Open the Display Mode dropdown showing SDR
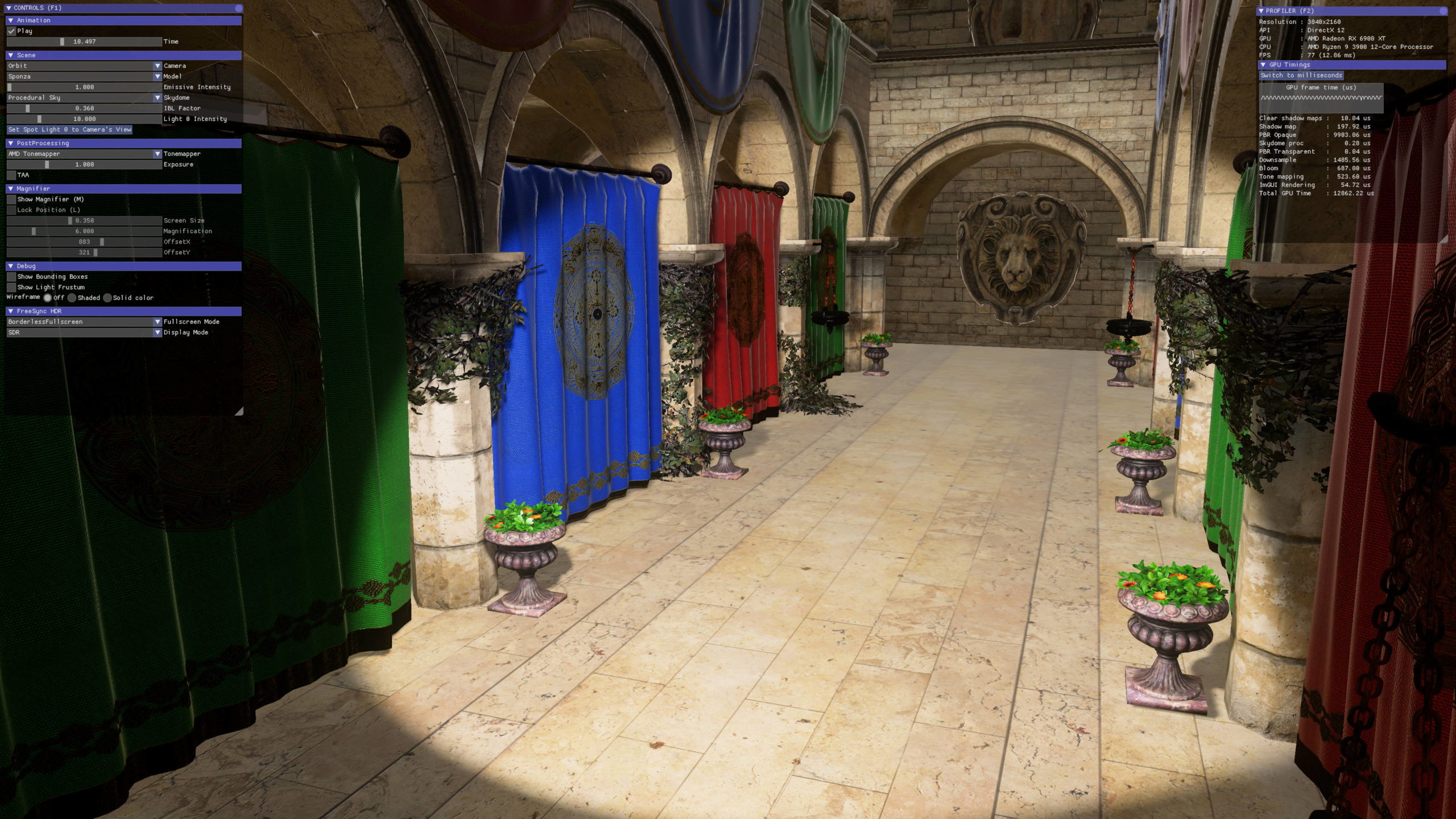The width and height of the screenshot is (1456, 819). point(84,333)
